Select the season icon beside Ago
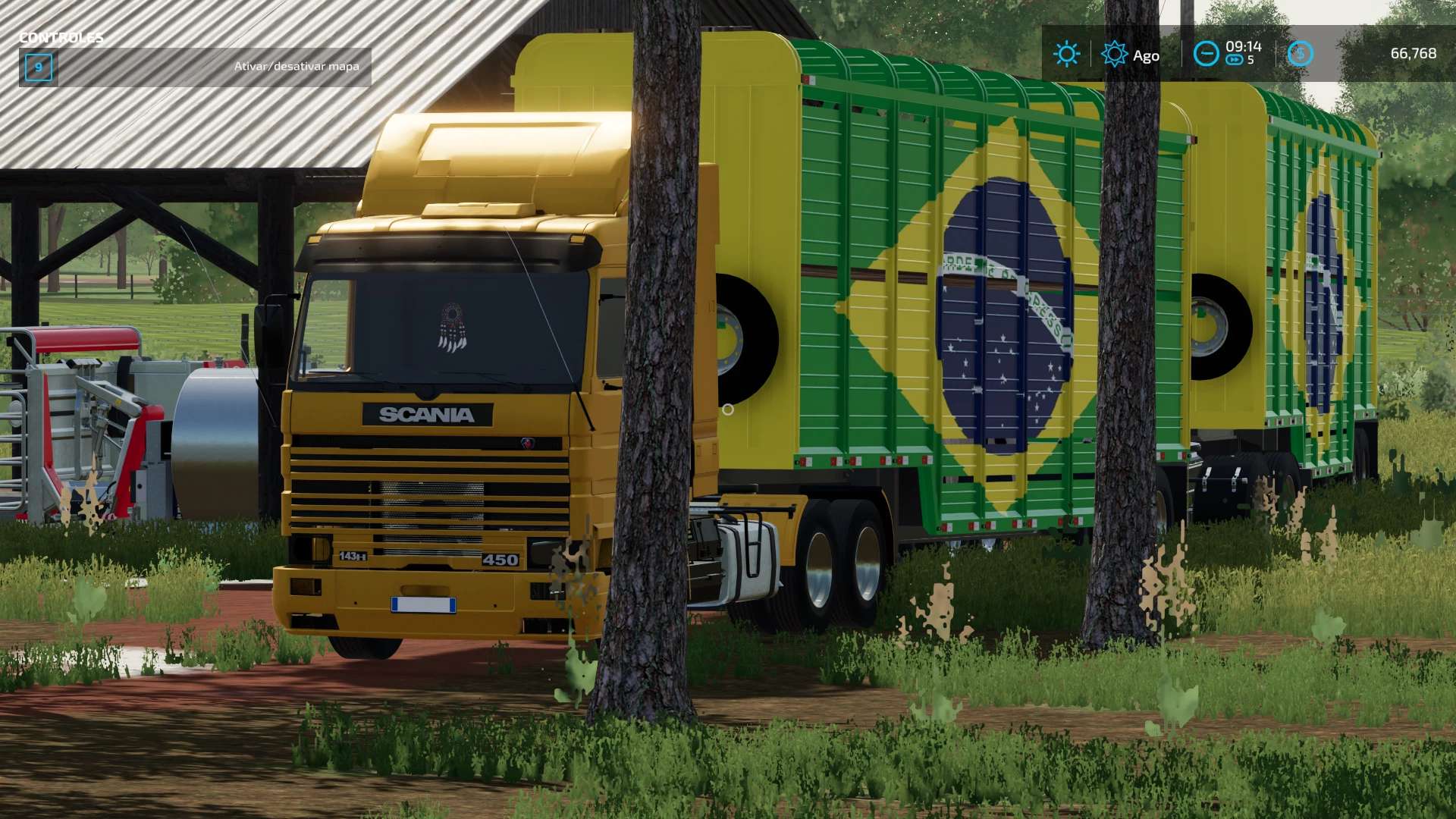Image resolution: width=1456 pixels, height=819 pixels. click(1114, 54)
